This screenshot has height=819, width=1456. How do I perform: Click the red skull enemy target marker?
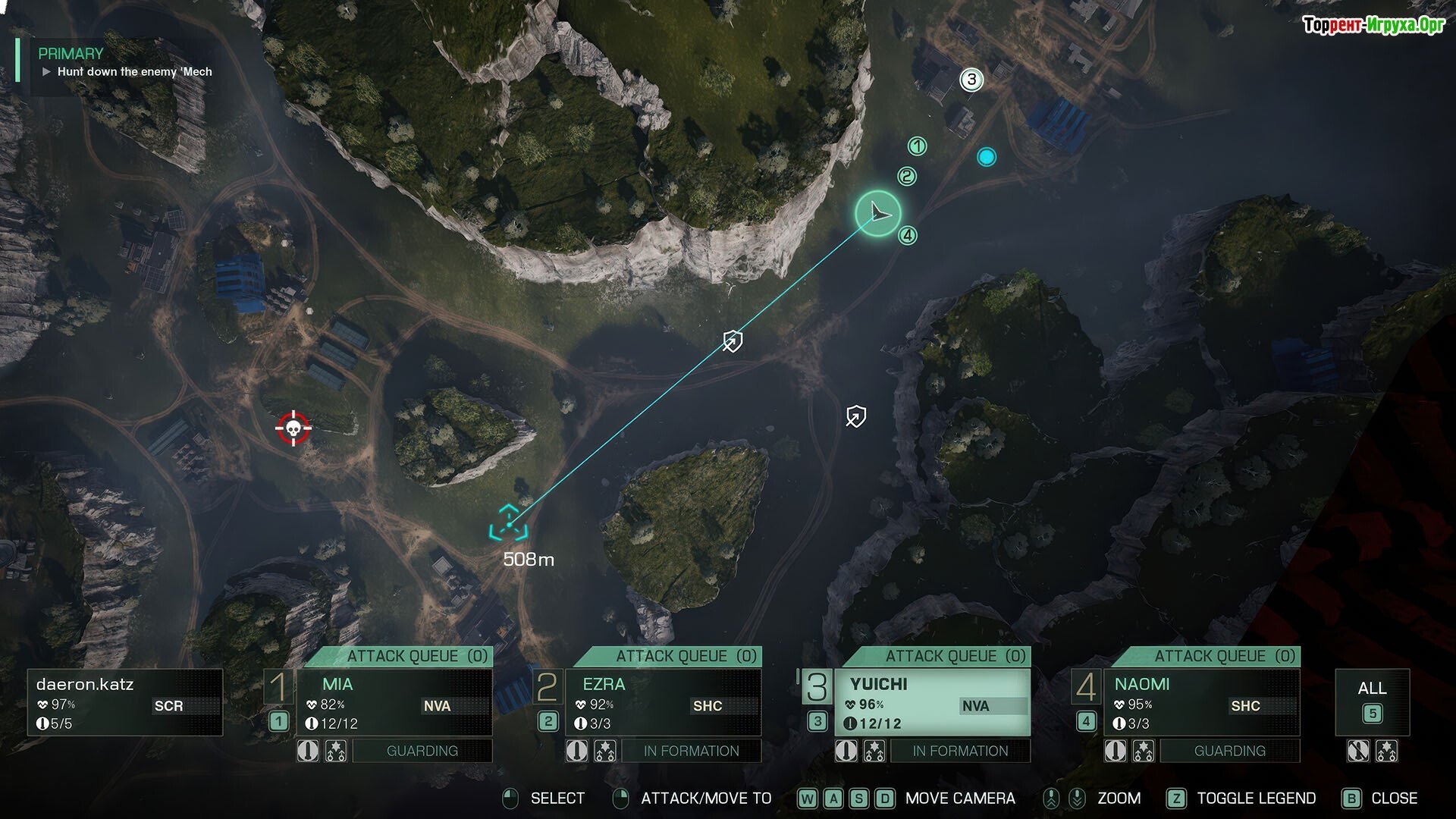(x=293, y=428)
